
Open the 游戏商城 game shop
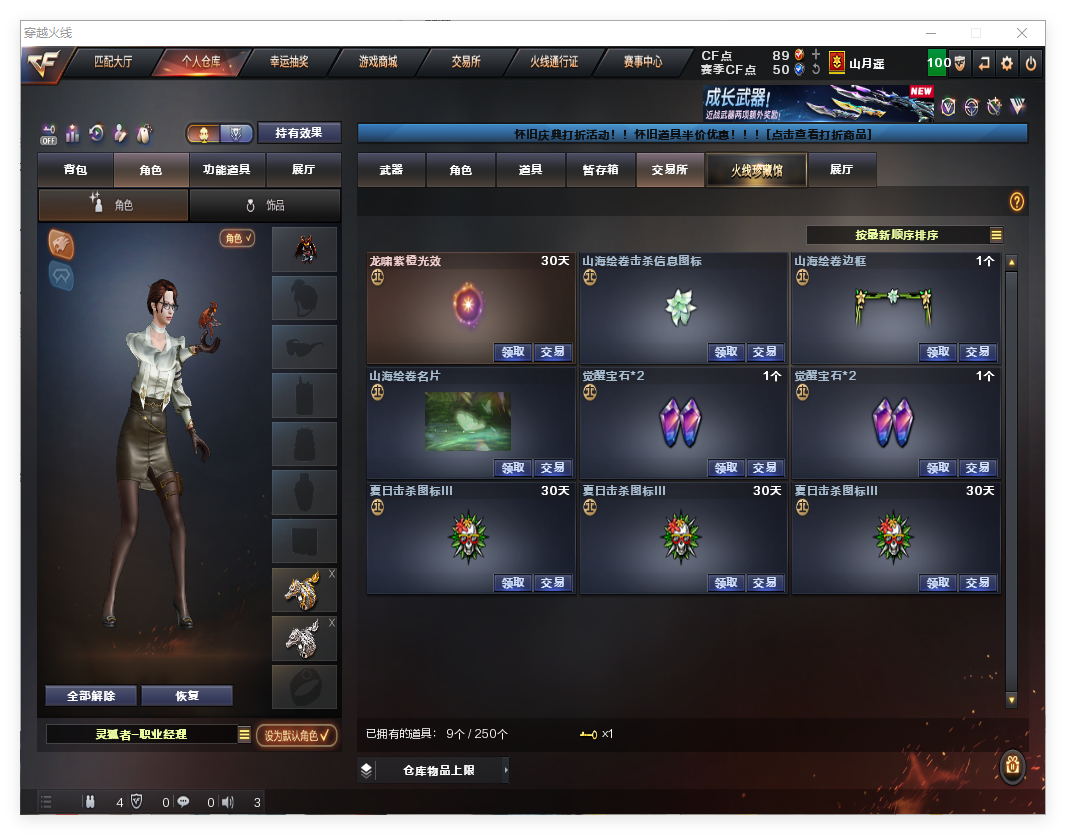[378, 62]
